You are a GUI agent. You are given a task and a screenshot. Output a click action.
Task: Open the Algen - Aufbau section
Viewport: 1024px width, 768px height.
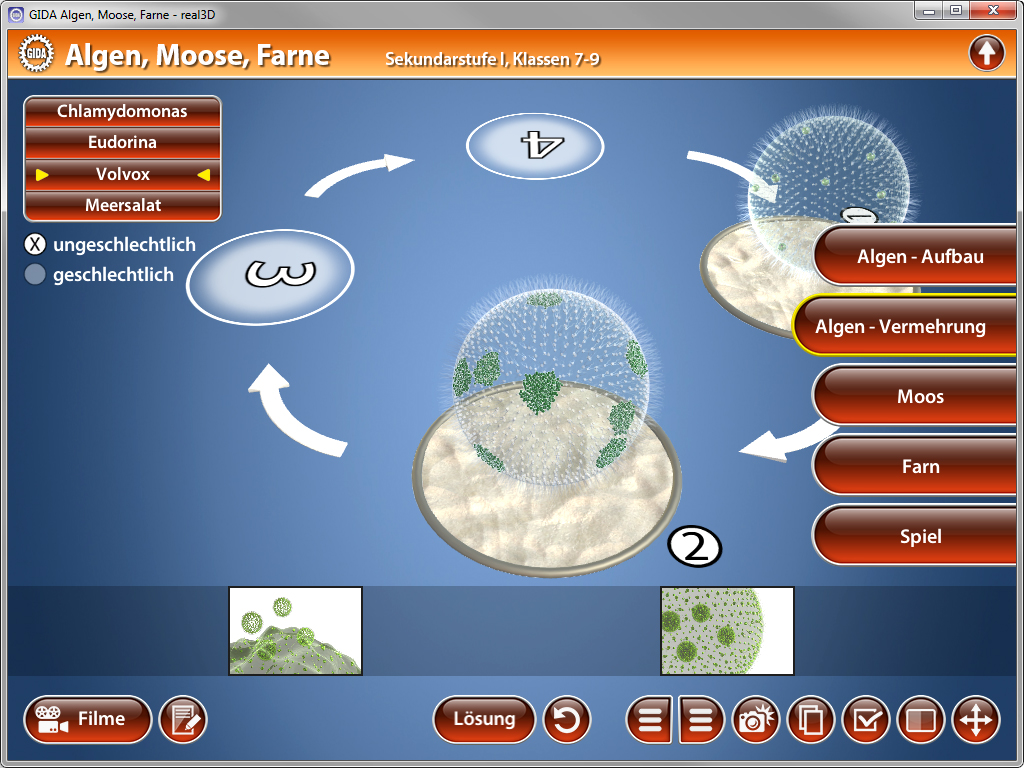click(920, 256)
